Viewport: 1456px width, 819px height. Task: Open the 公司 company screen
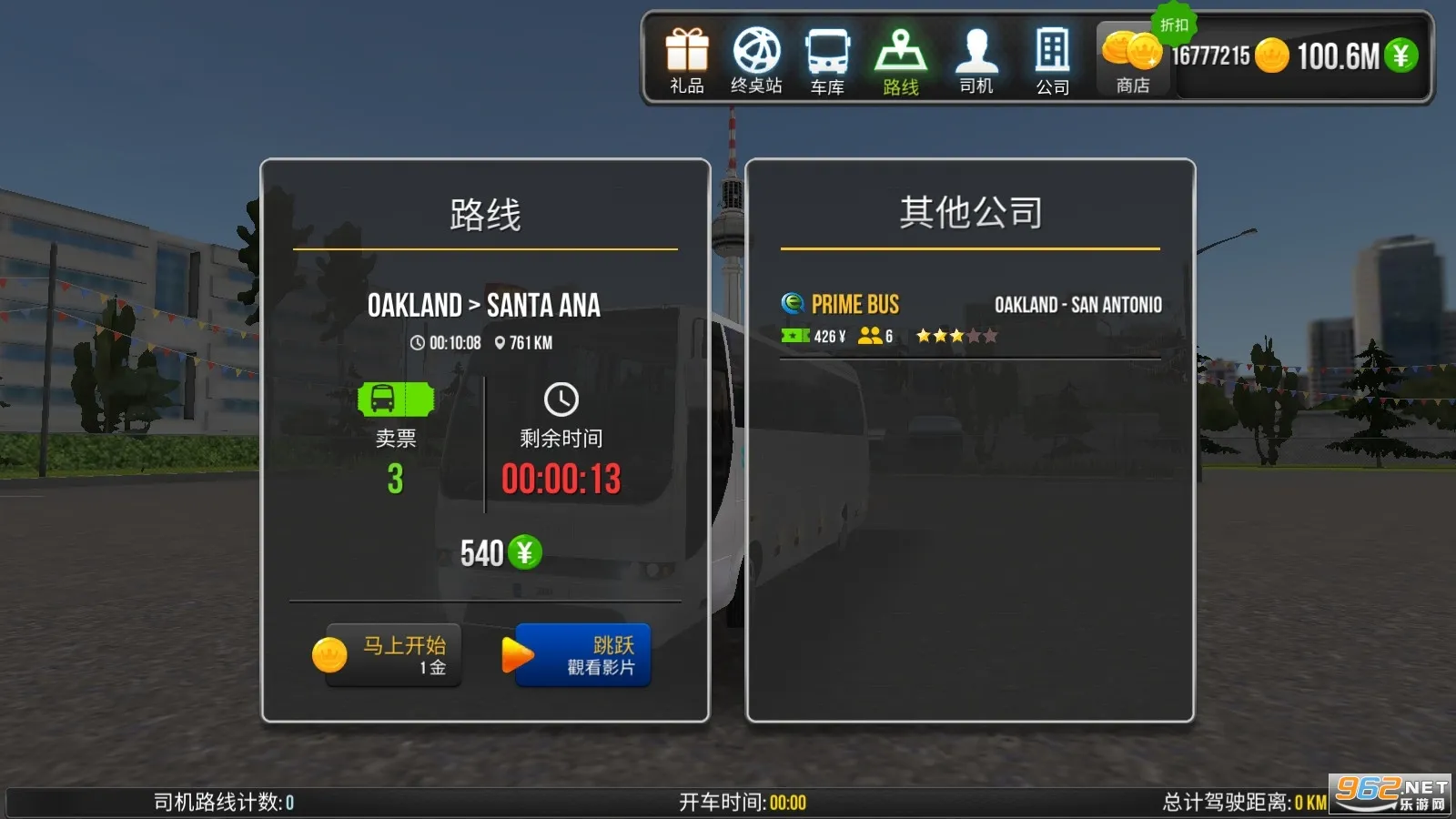pos(1052,59)
